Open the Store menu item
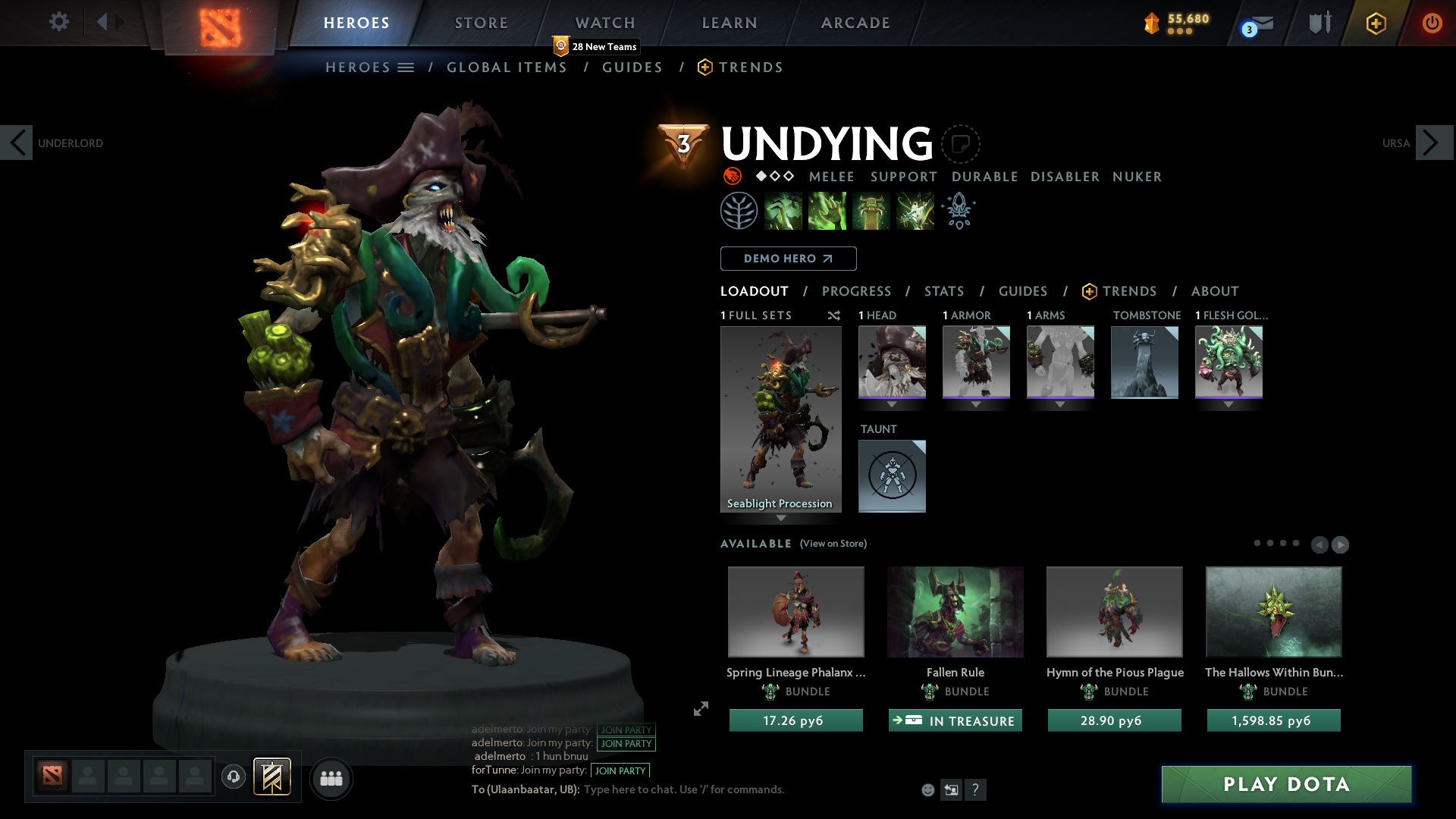Viewport: 1456px width, 819px height. [481, 23]
